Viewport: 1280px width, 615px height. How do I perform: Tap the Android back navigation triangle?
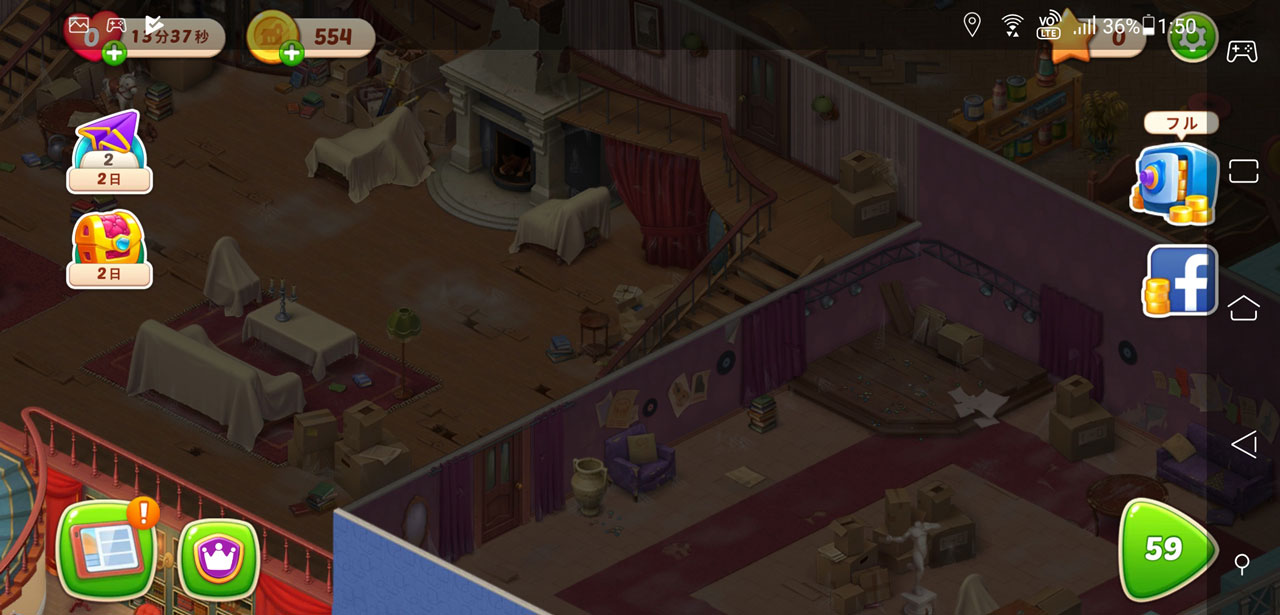1243,444
